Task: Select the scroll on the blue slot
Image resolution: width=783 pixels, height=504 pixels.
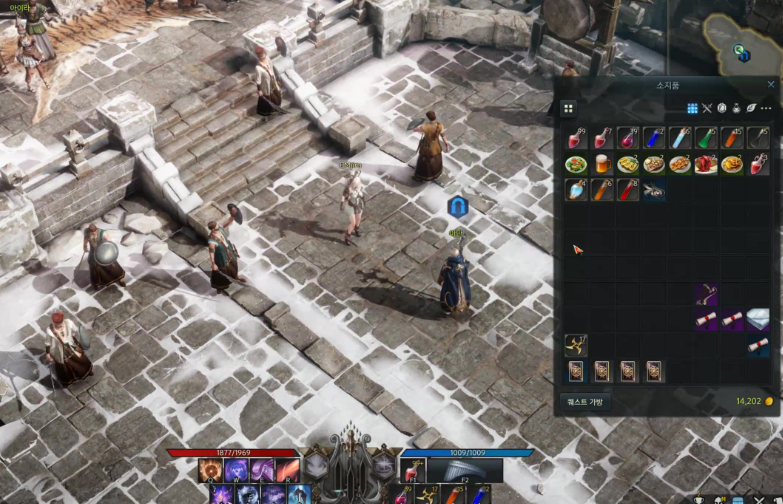Action: click(758, 346)
